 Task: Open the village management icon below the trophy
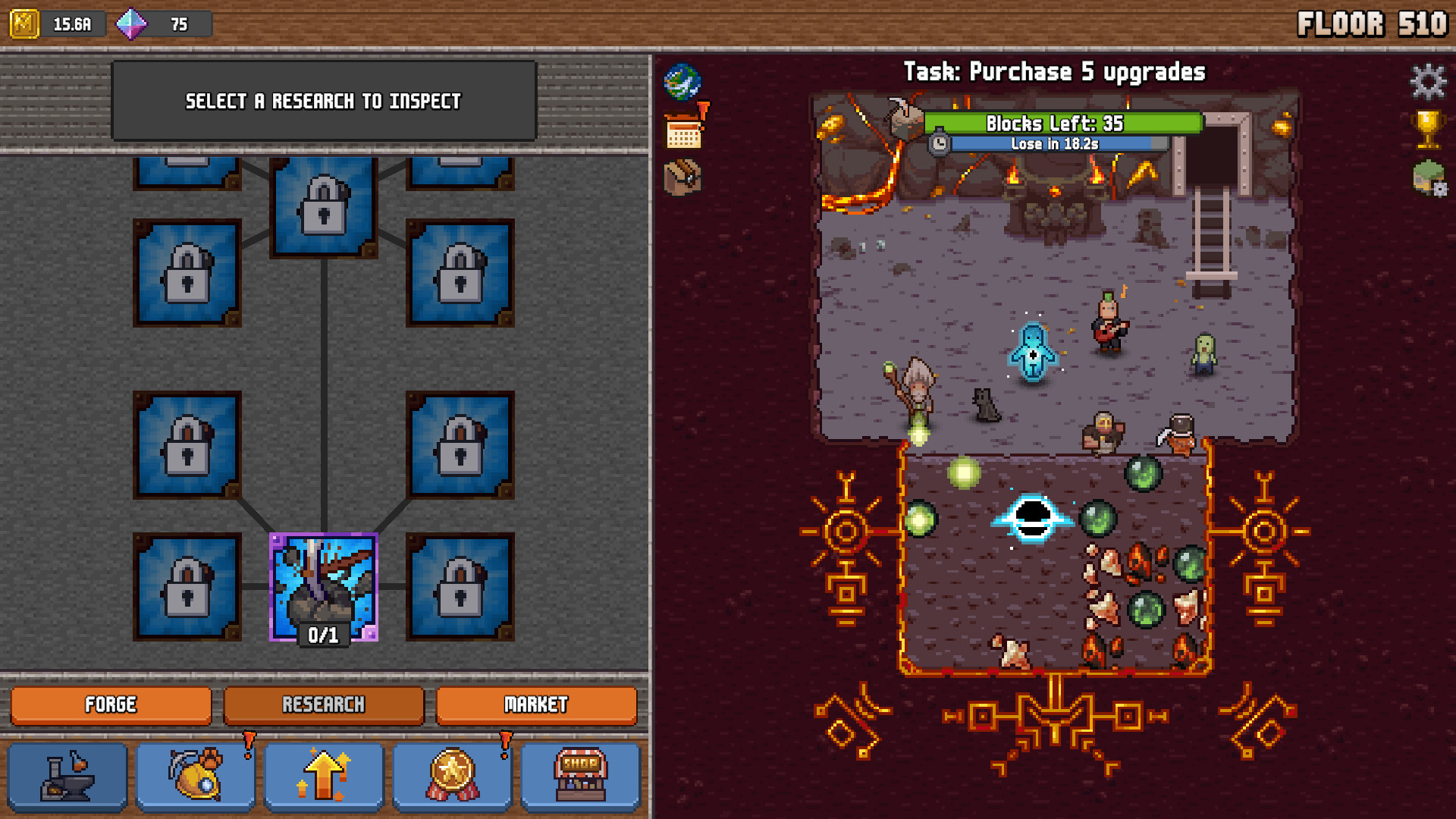coord(1429,177)
